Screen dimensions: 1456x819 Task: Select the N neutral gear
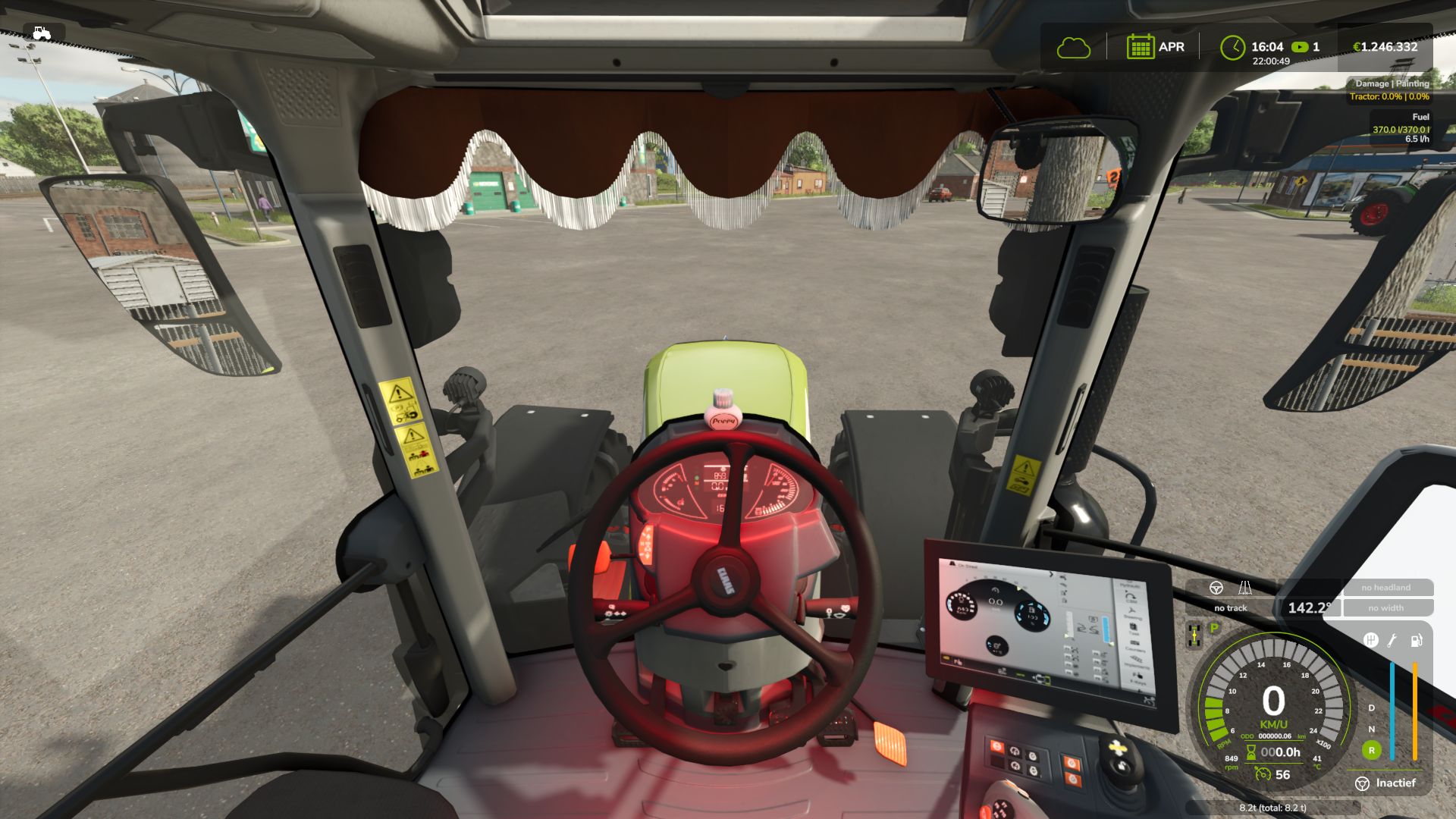click(1371, 729)
